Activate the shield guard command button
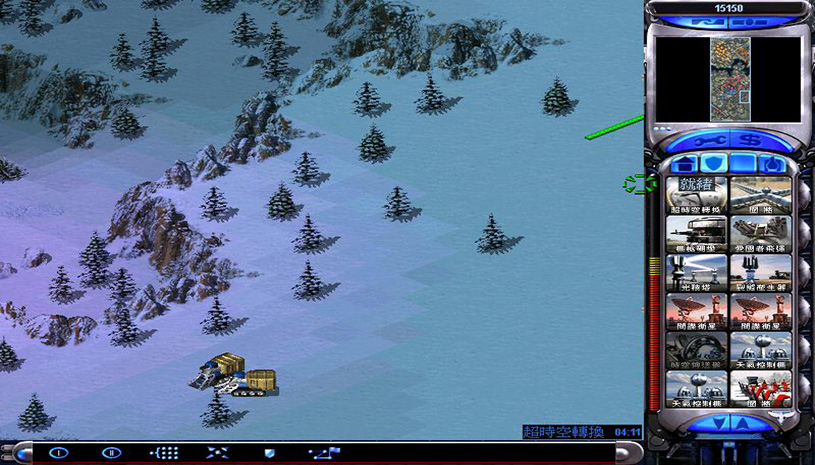This screenshot has height=465, width=815. [x=269, y=453]
